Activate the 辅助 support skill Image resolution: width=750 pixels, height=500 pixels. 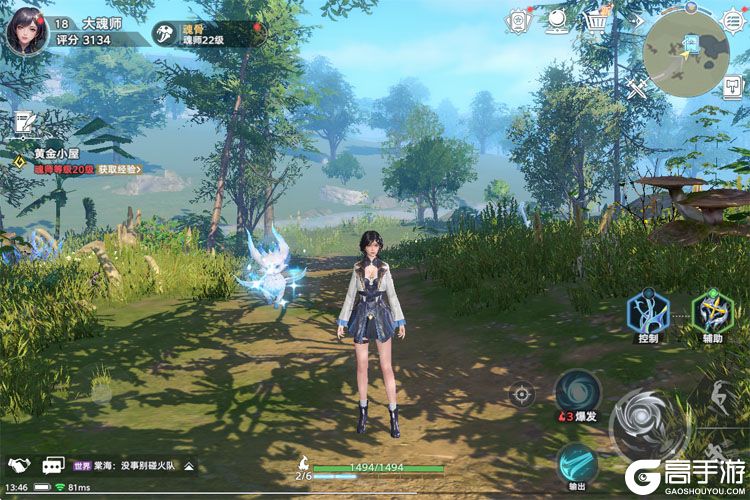(712, 313)
